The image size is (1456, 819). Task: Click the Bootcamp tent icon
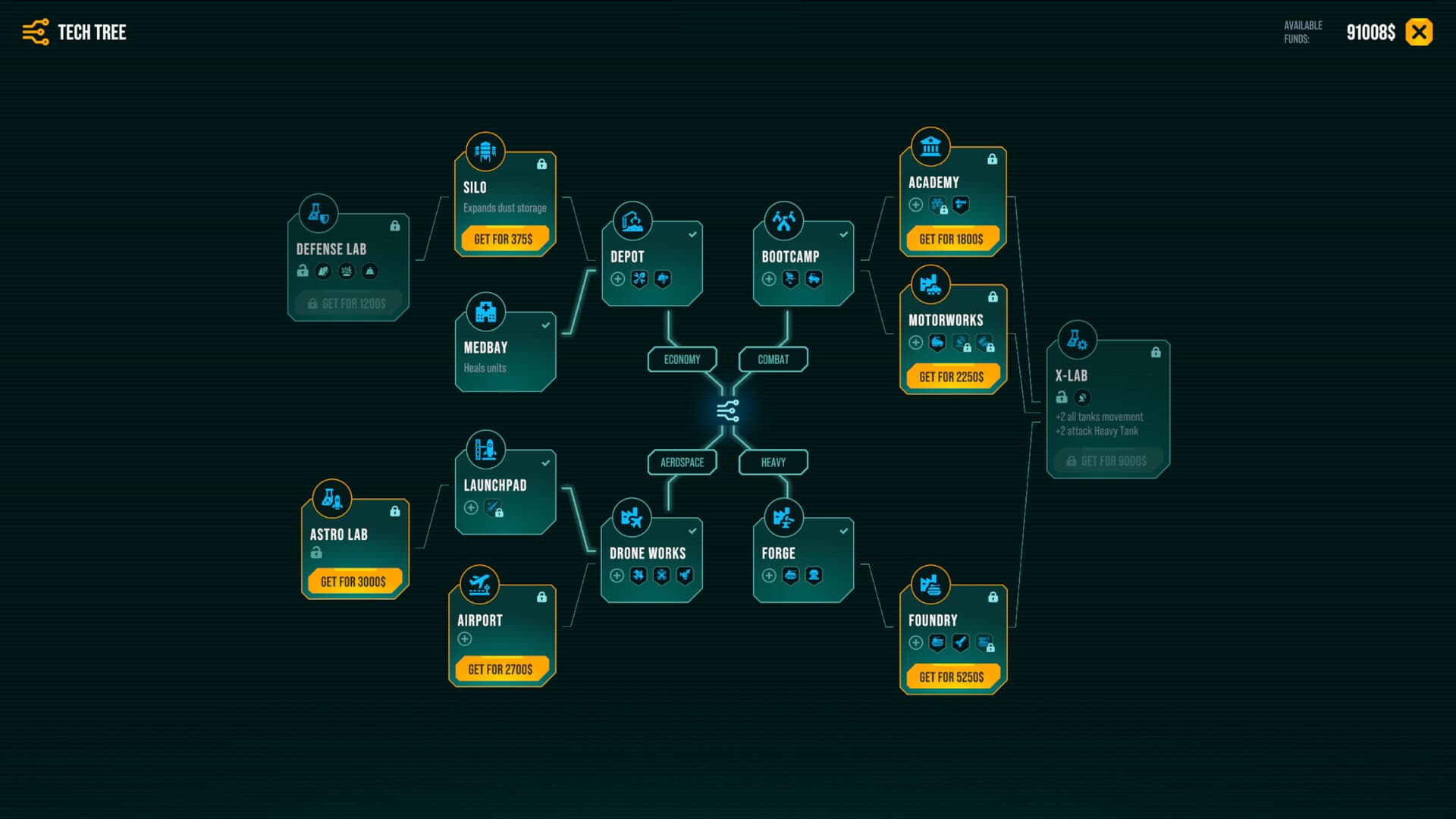pos(785,221)
